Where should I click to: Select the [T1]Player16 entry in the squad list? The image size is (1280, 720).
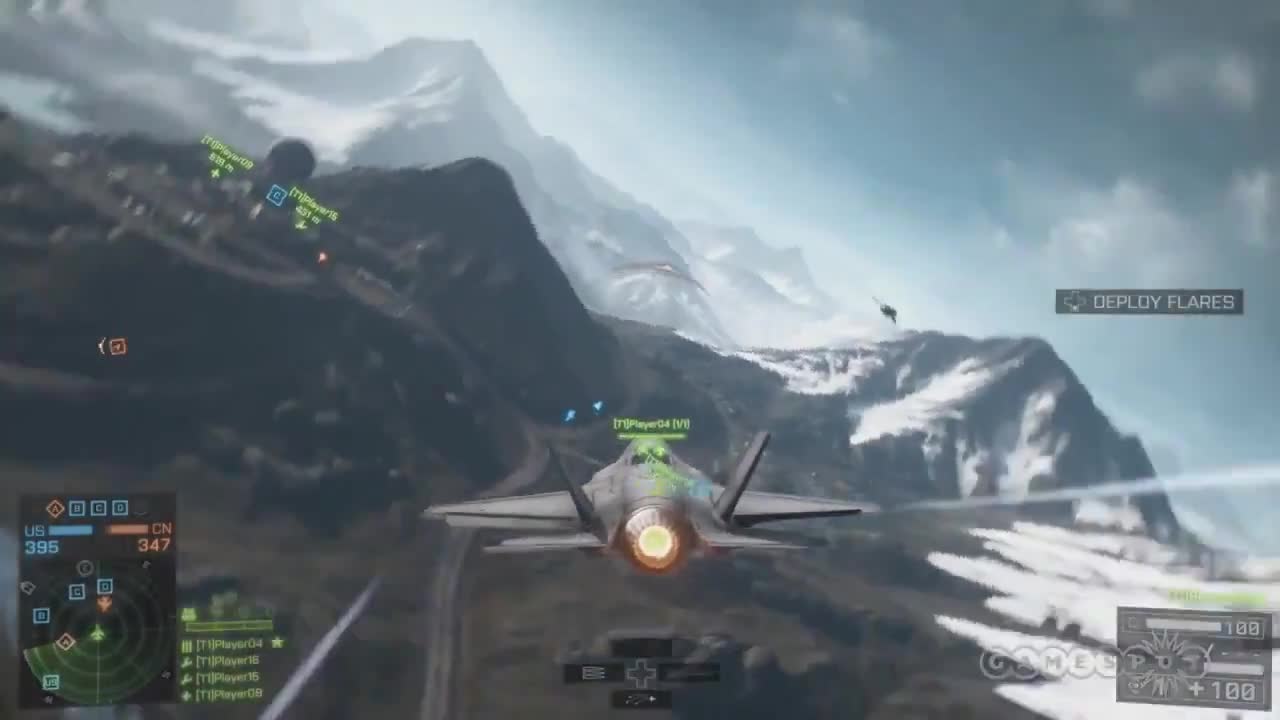pos(228,661)
